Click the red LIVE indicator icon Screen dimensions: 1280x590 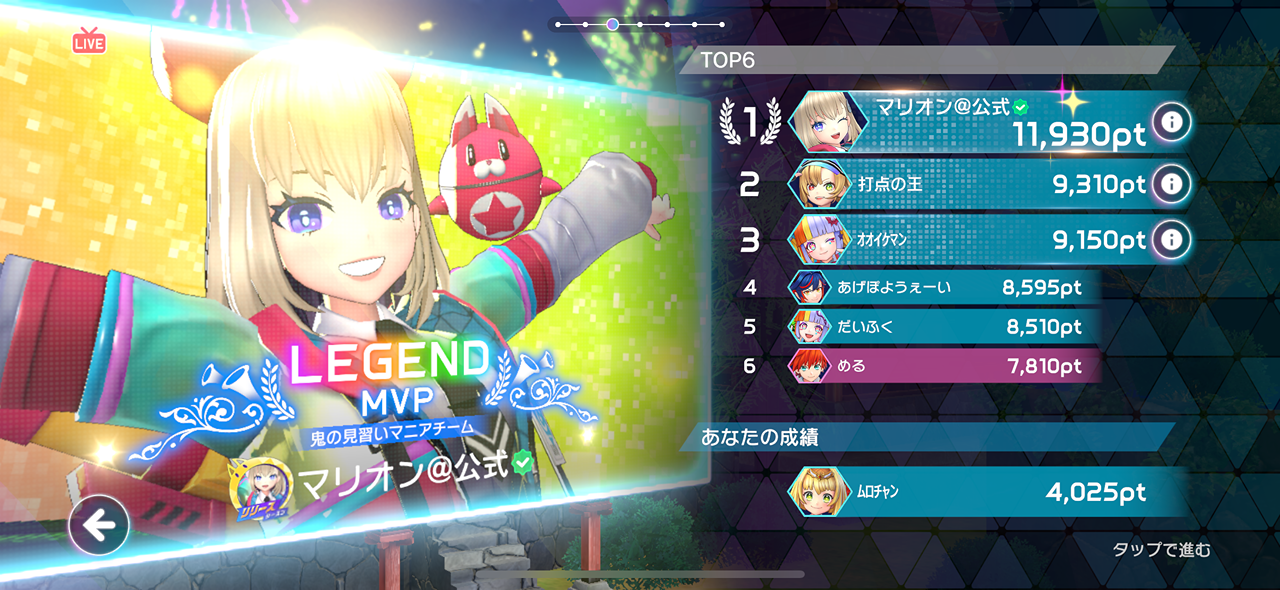click(89, 42)
